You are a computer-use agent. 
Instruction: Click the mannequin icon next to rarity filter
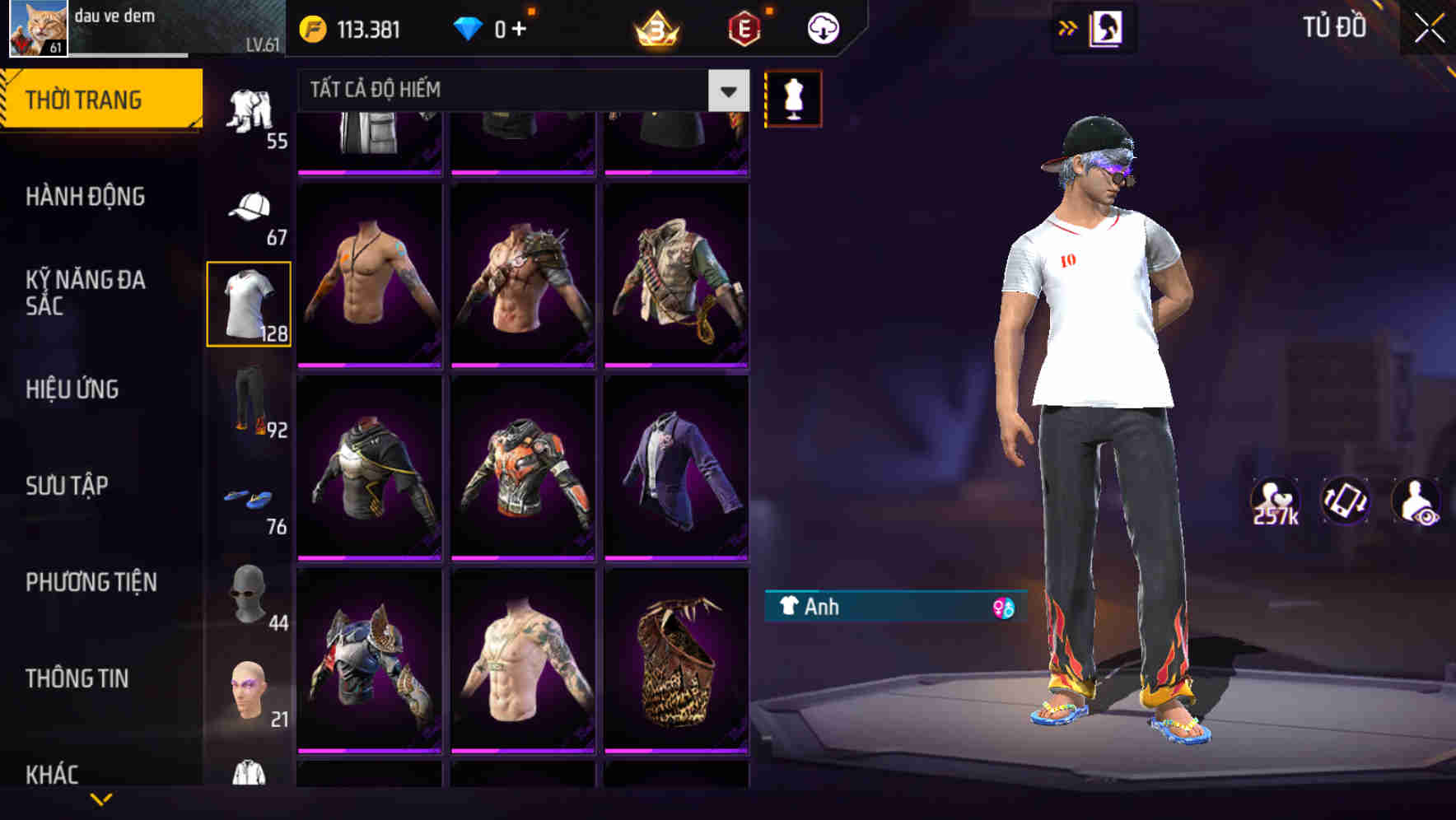pos(791,96)
